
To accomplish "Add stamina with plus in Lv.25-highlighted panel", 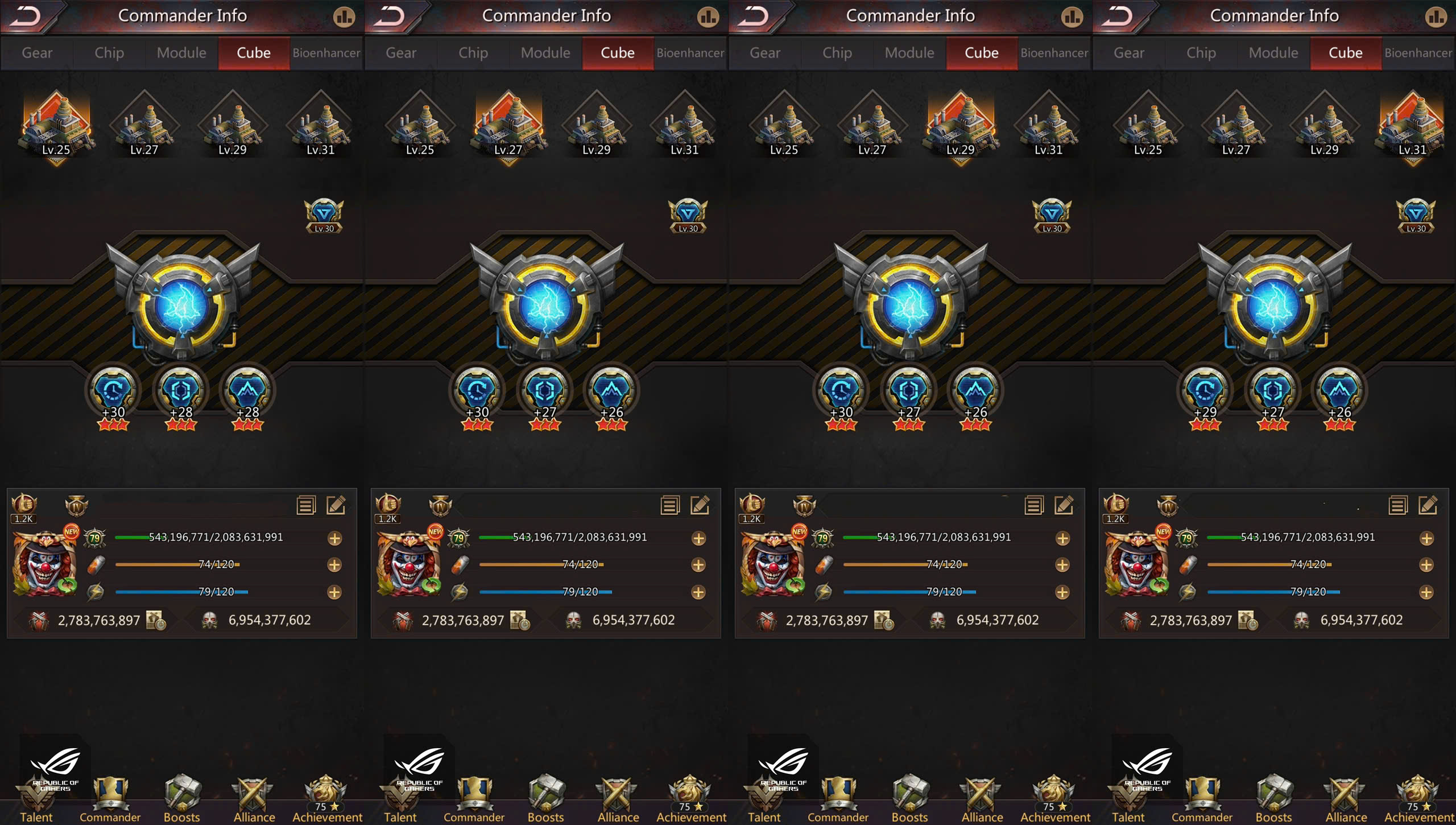I will [x=334, y=565].
